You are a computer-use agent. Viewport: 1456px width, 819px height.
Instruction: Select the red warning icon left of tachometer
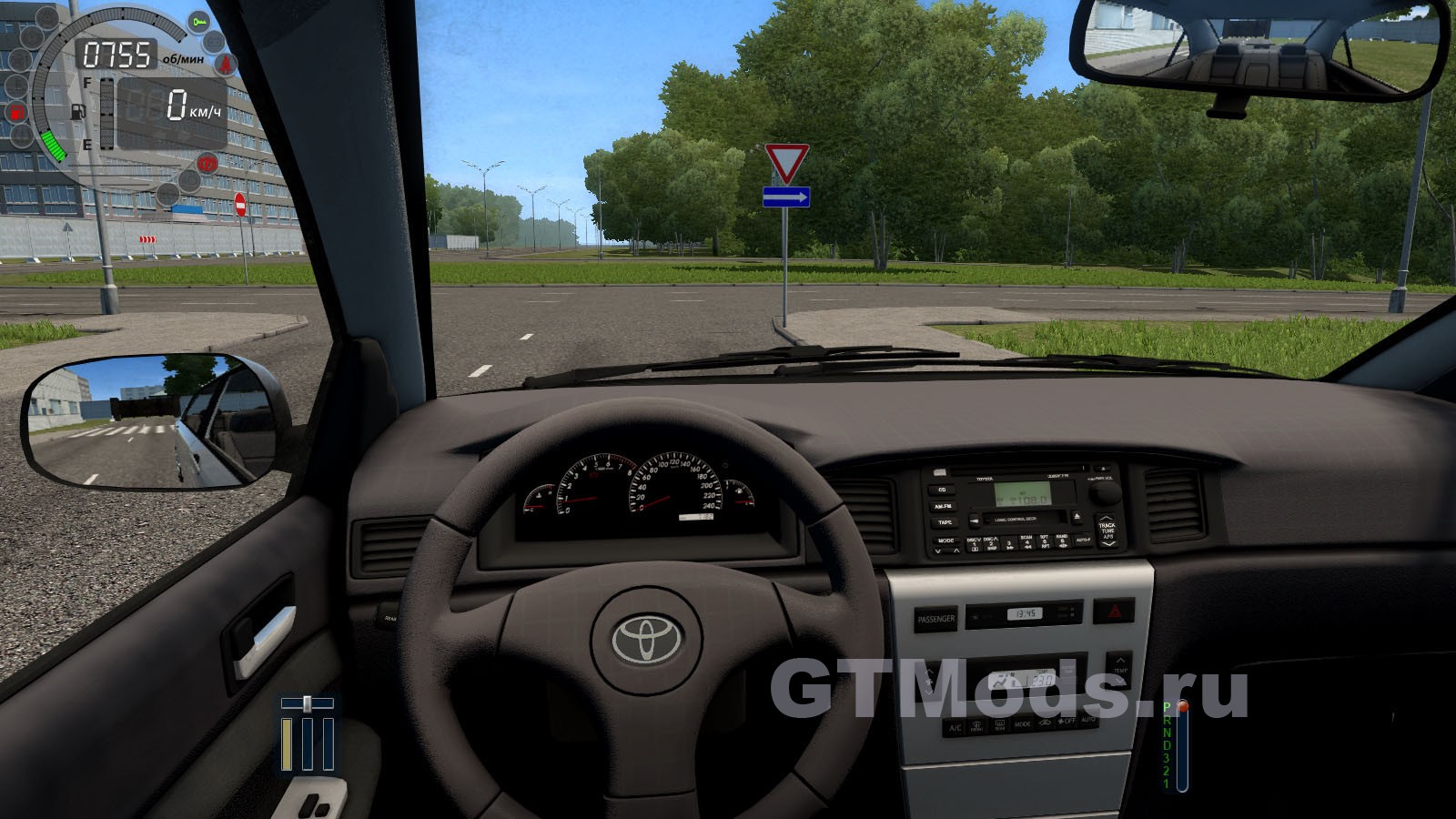coord(15,113)
